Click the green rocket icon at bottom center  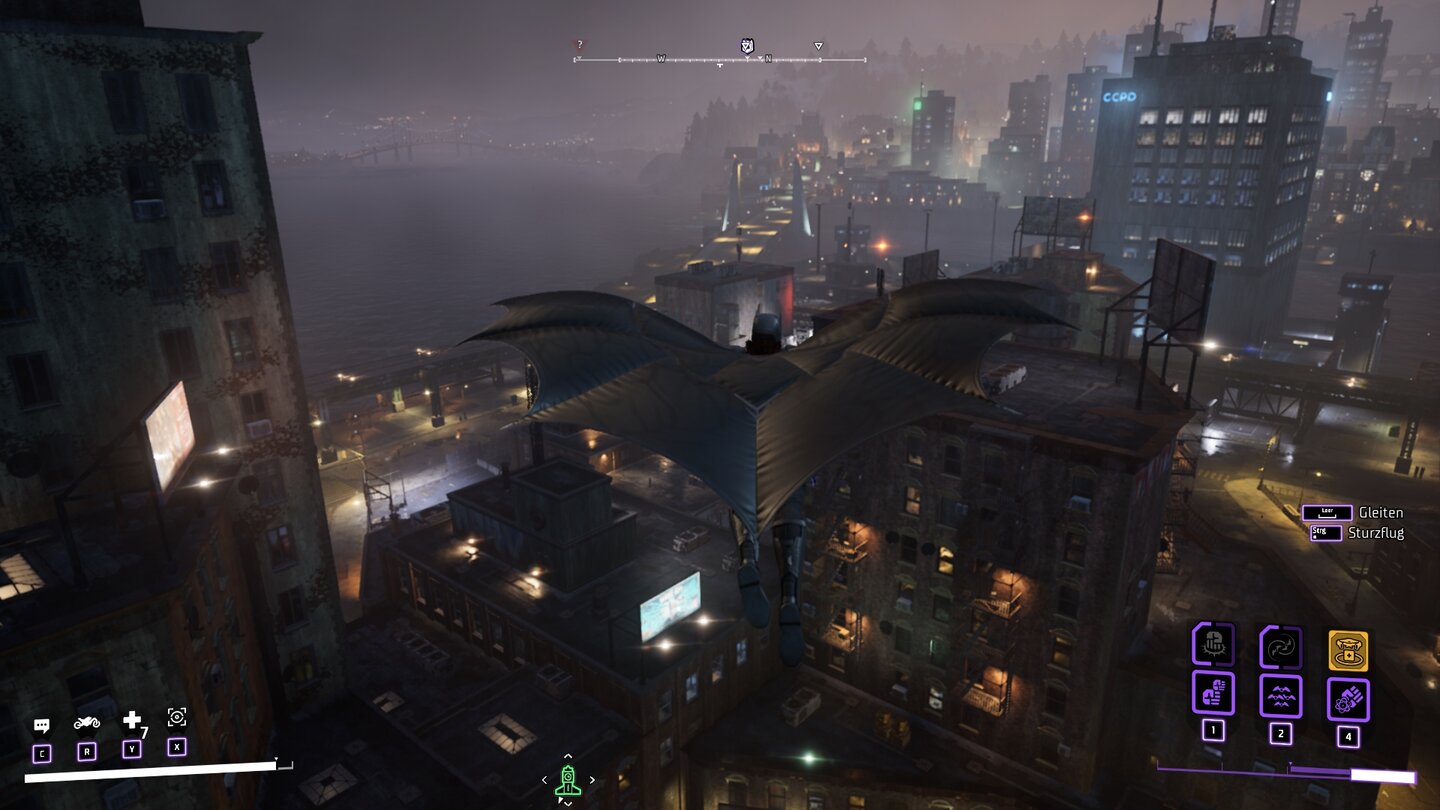(x=568, y=779)
